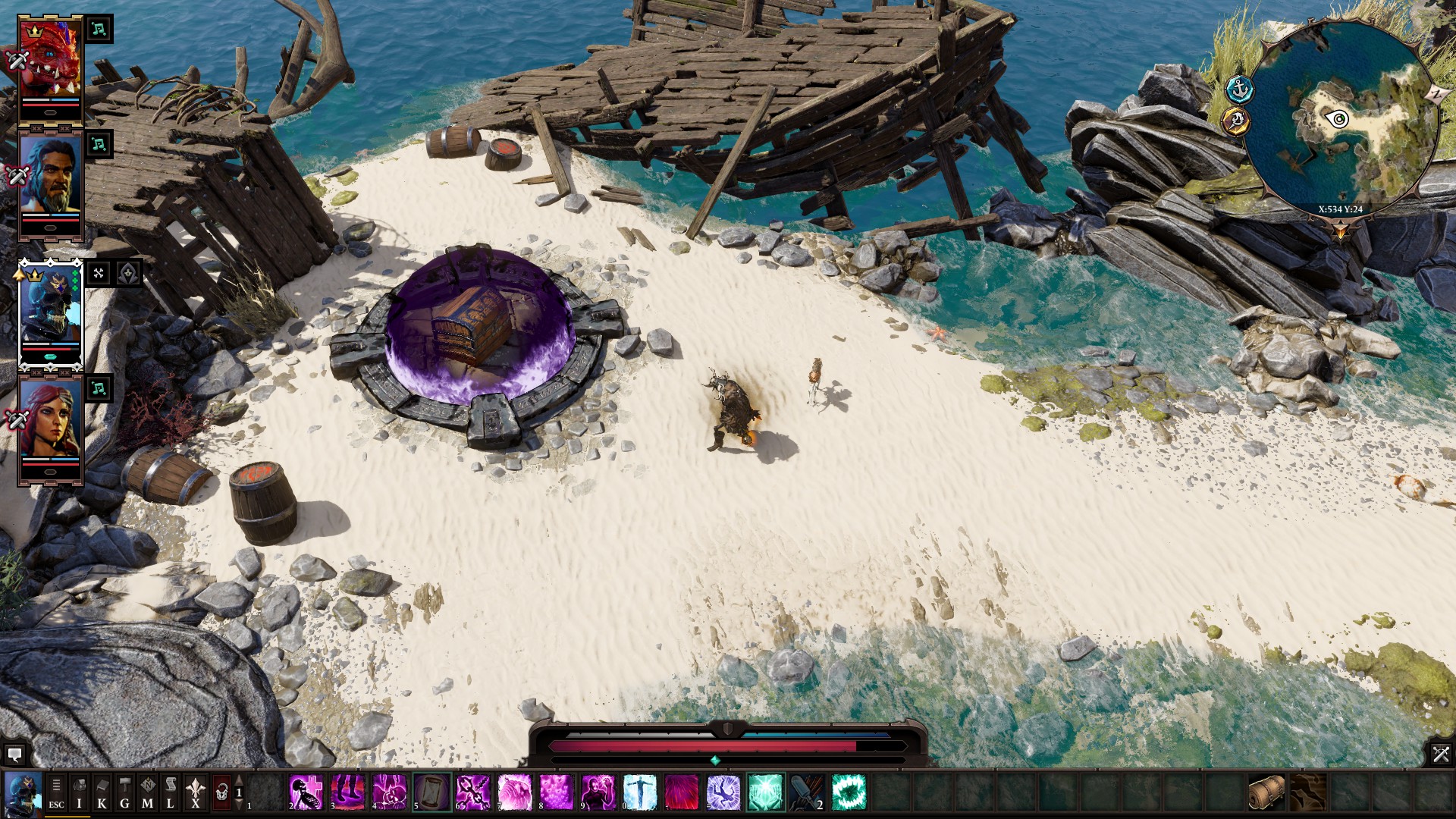The image size is (1456, 819).
Task: Toggle combat with the crossed swords button
Action: tap(1440, 754)
